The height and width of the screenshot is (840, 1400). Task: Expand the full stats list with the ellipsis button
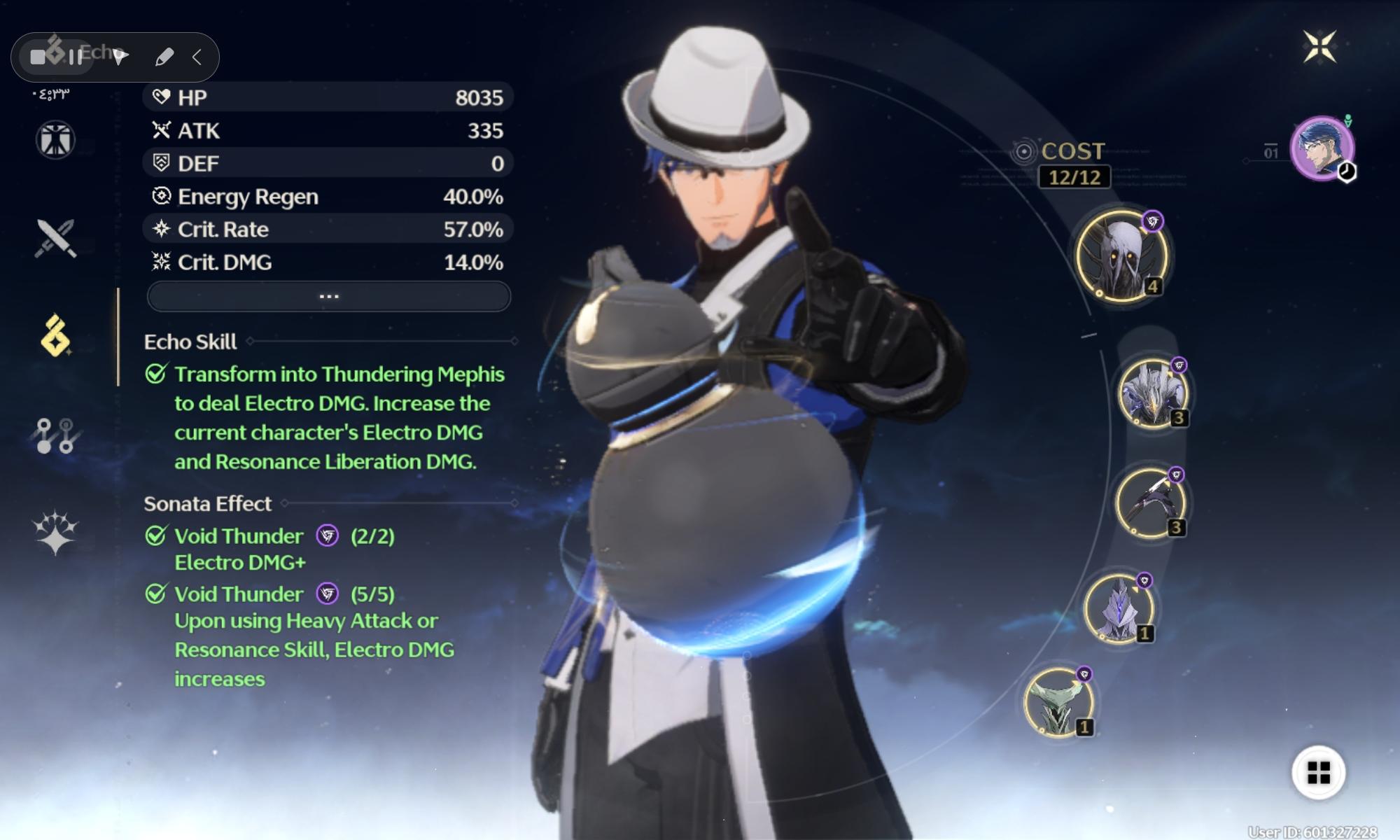tap(328, 297)
